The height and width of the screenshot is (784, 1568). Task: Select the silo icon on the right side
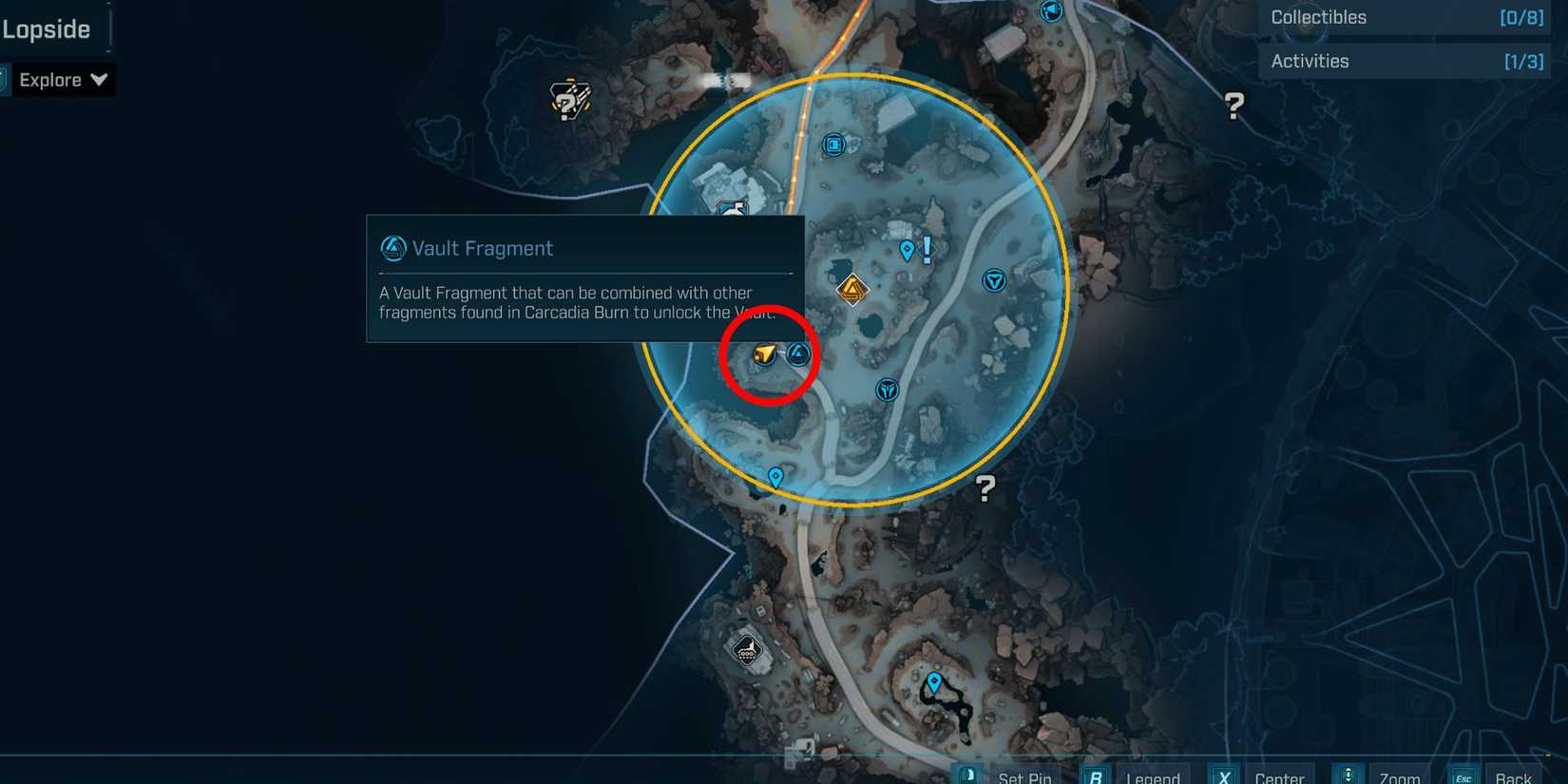(x=993, y=280)
